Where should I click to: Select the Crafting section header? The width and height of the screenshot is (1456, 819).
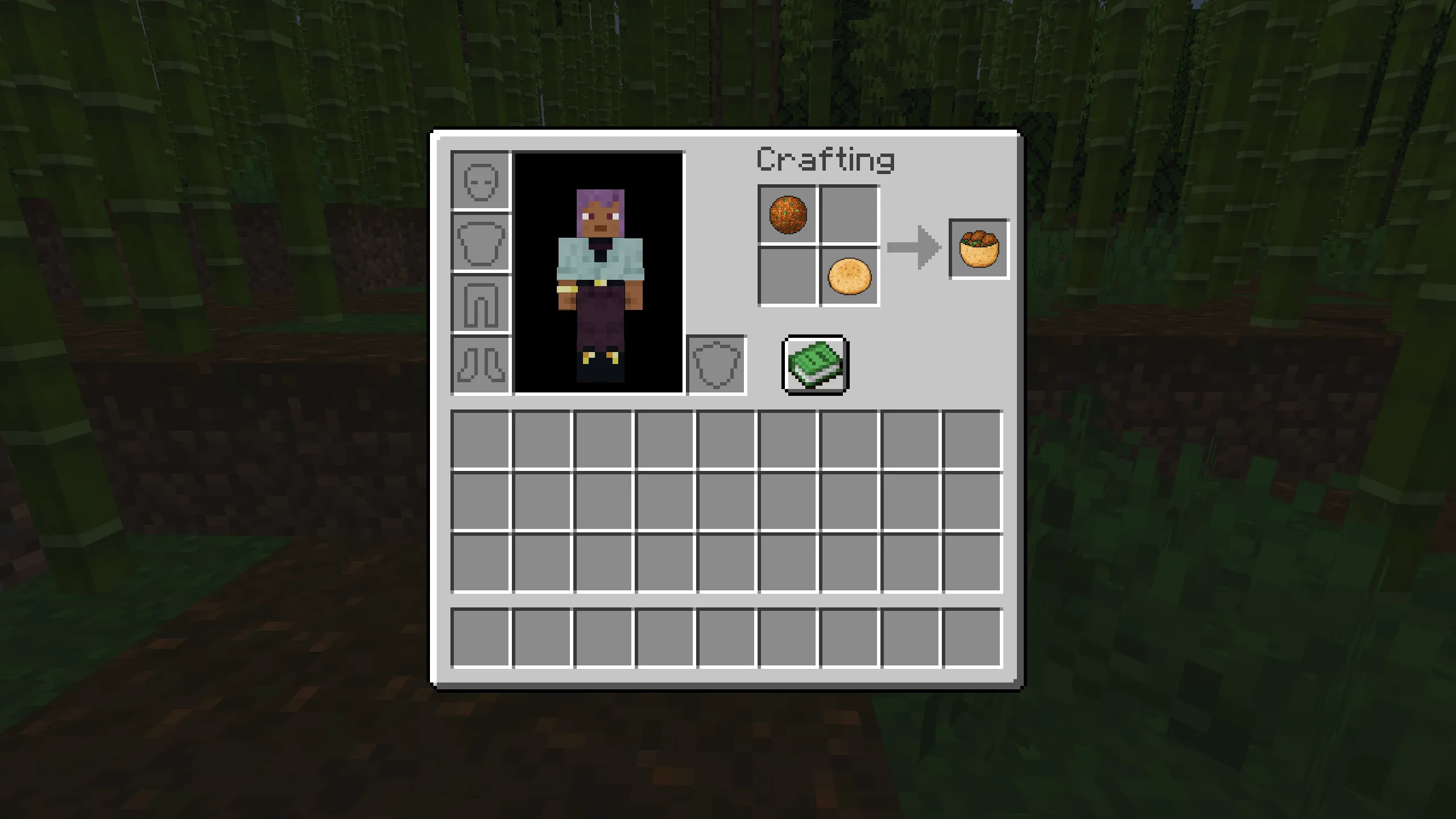[826, 160]
